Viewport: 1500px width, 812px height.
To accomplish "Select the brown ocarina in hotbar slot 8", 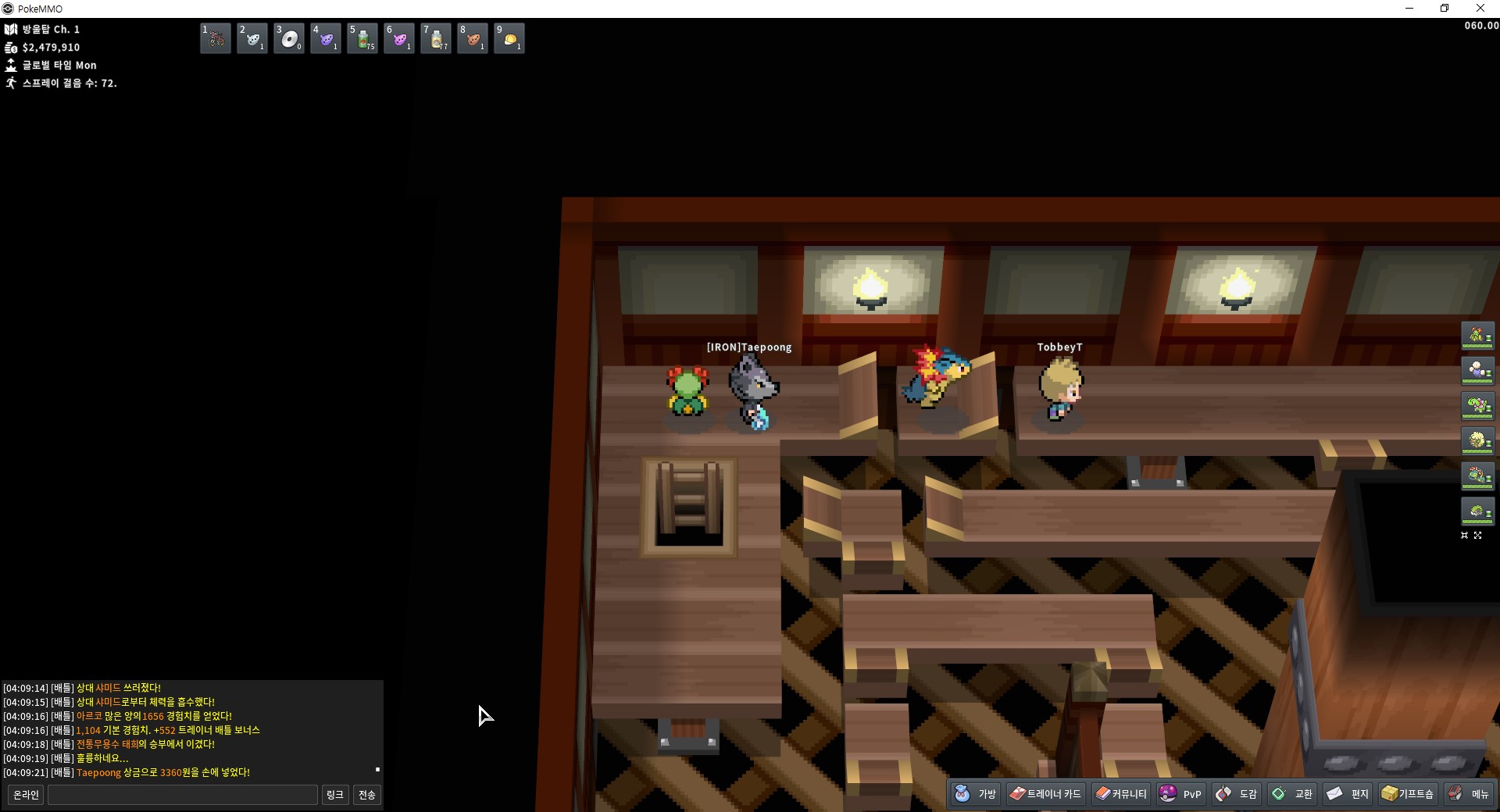I will (473, 38).
